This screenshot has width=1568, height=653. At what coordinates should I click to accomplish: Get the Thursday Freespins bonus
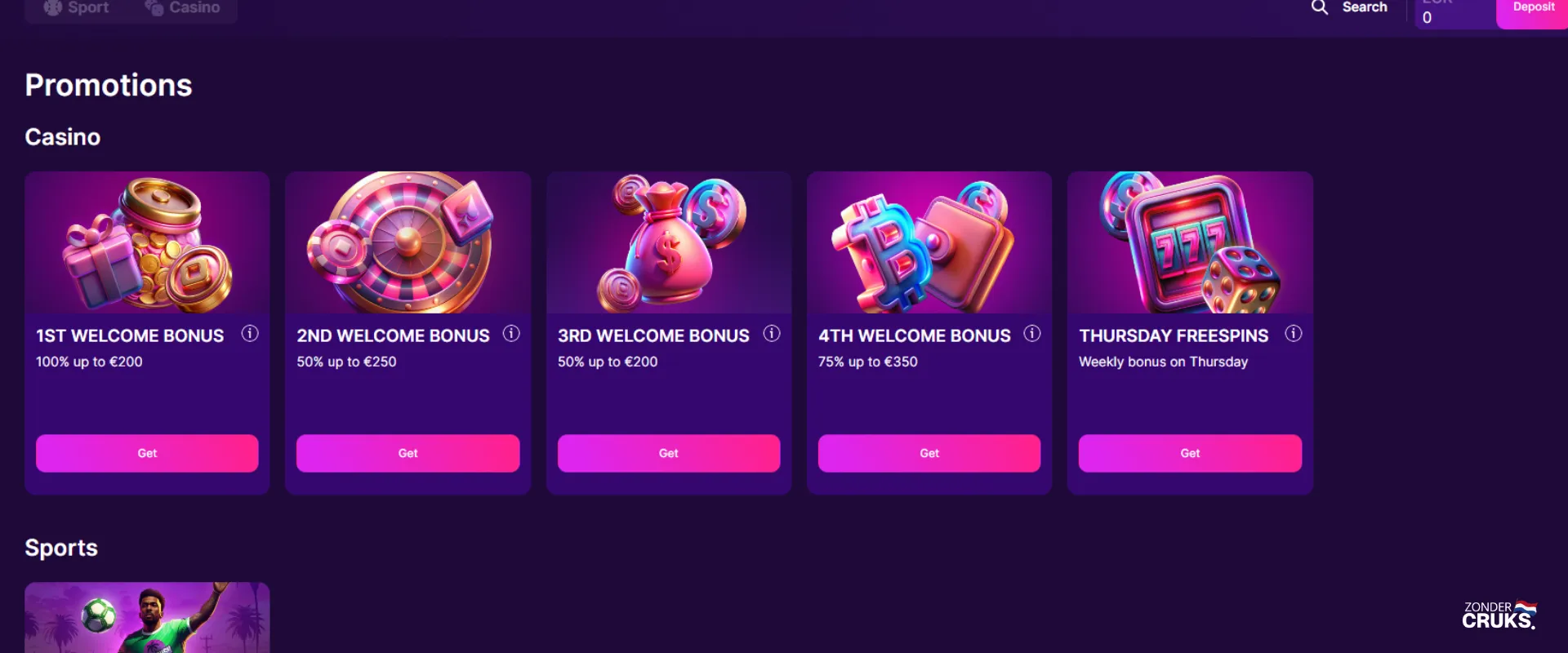[x=1190, y=453]
